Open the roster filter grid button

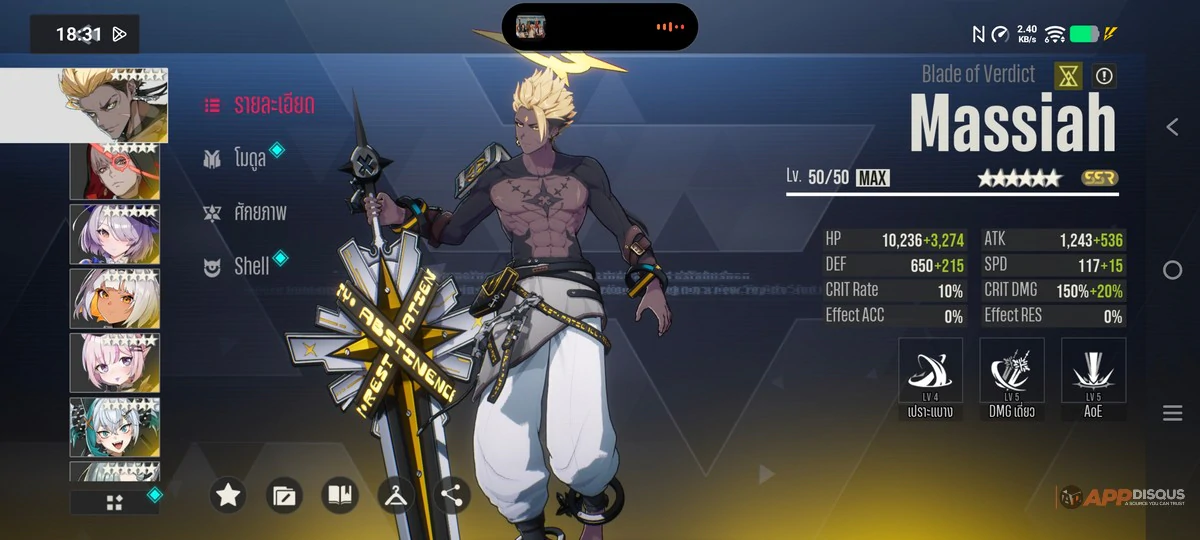coord(114,502)
